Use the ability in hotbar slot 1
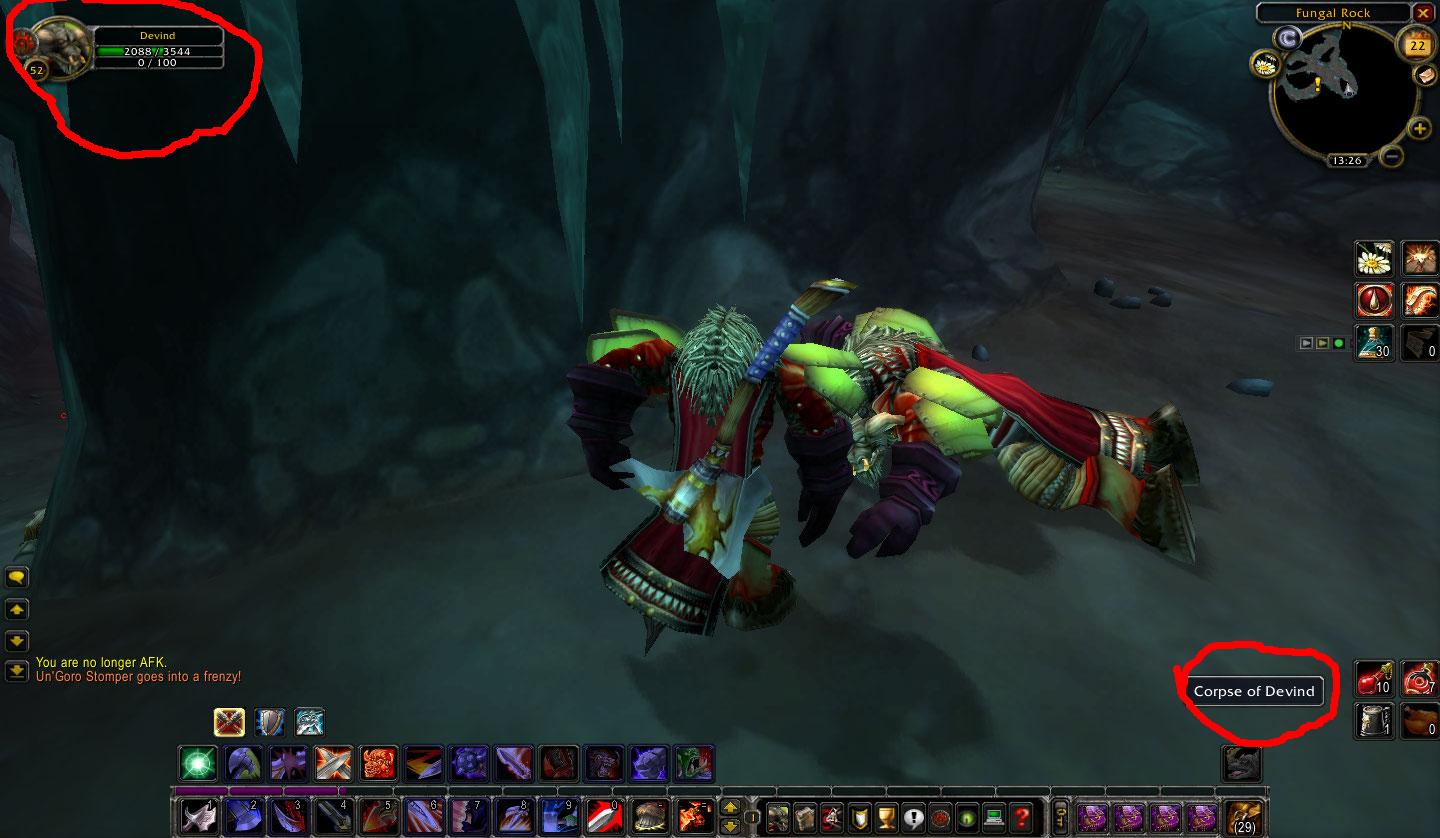The height and width of the screenshot is (838, 1440). 199,817
